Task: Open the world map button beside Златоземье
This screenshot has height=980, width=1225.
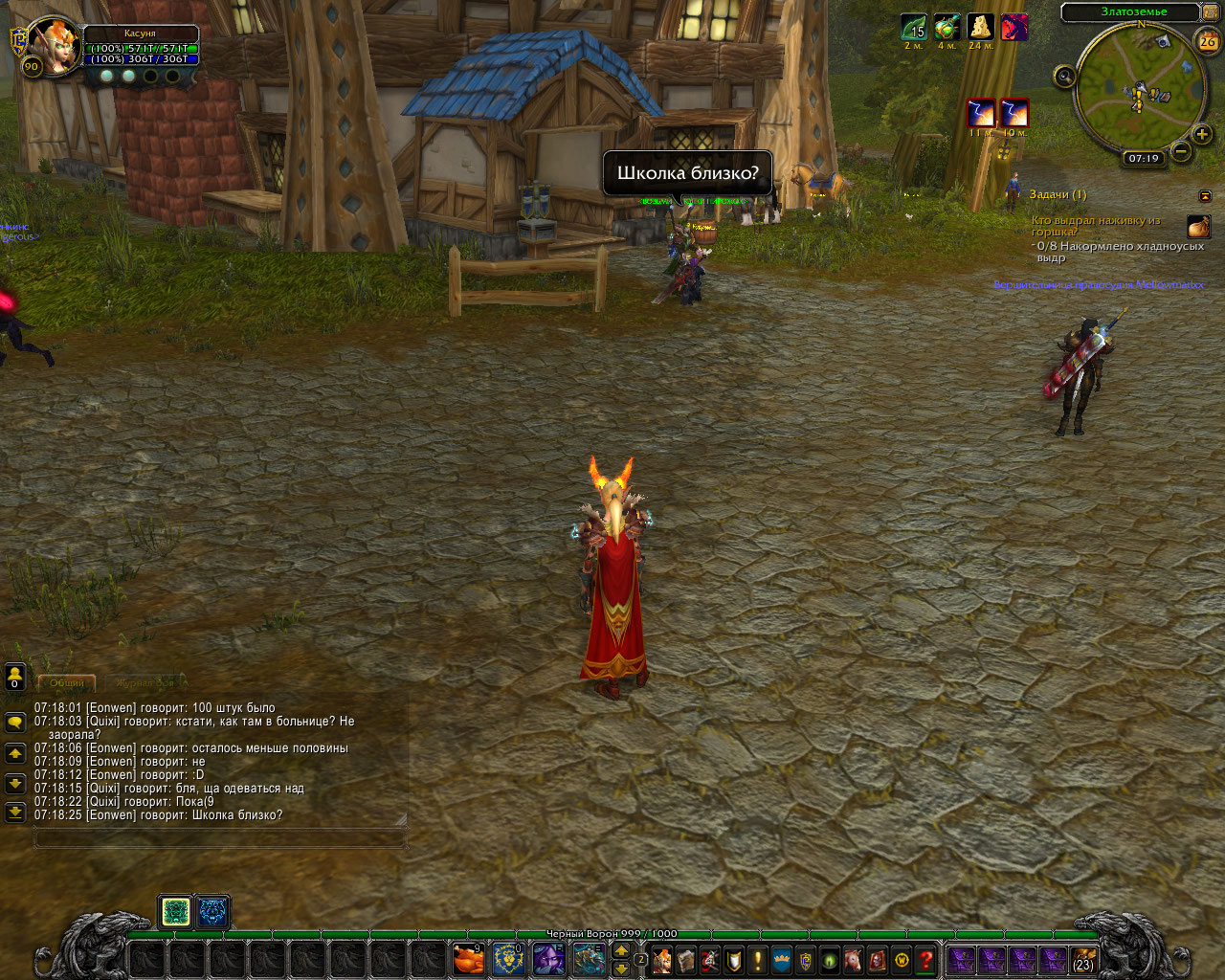Action: pos(1213,12)
